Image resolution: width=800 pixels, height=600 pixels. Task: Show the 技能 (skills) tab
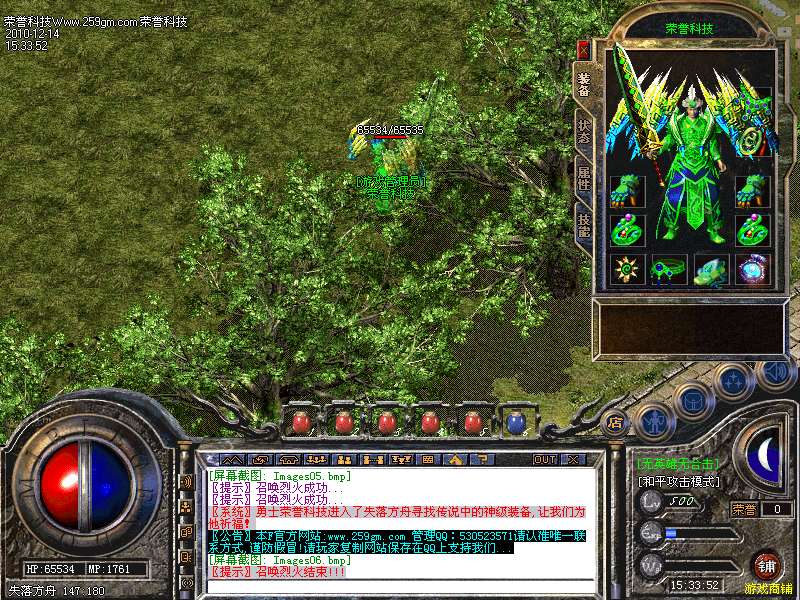[x=584, y=227]
